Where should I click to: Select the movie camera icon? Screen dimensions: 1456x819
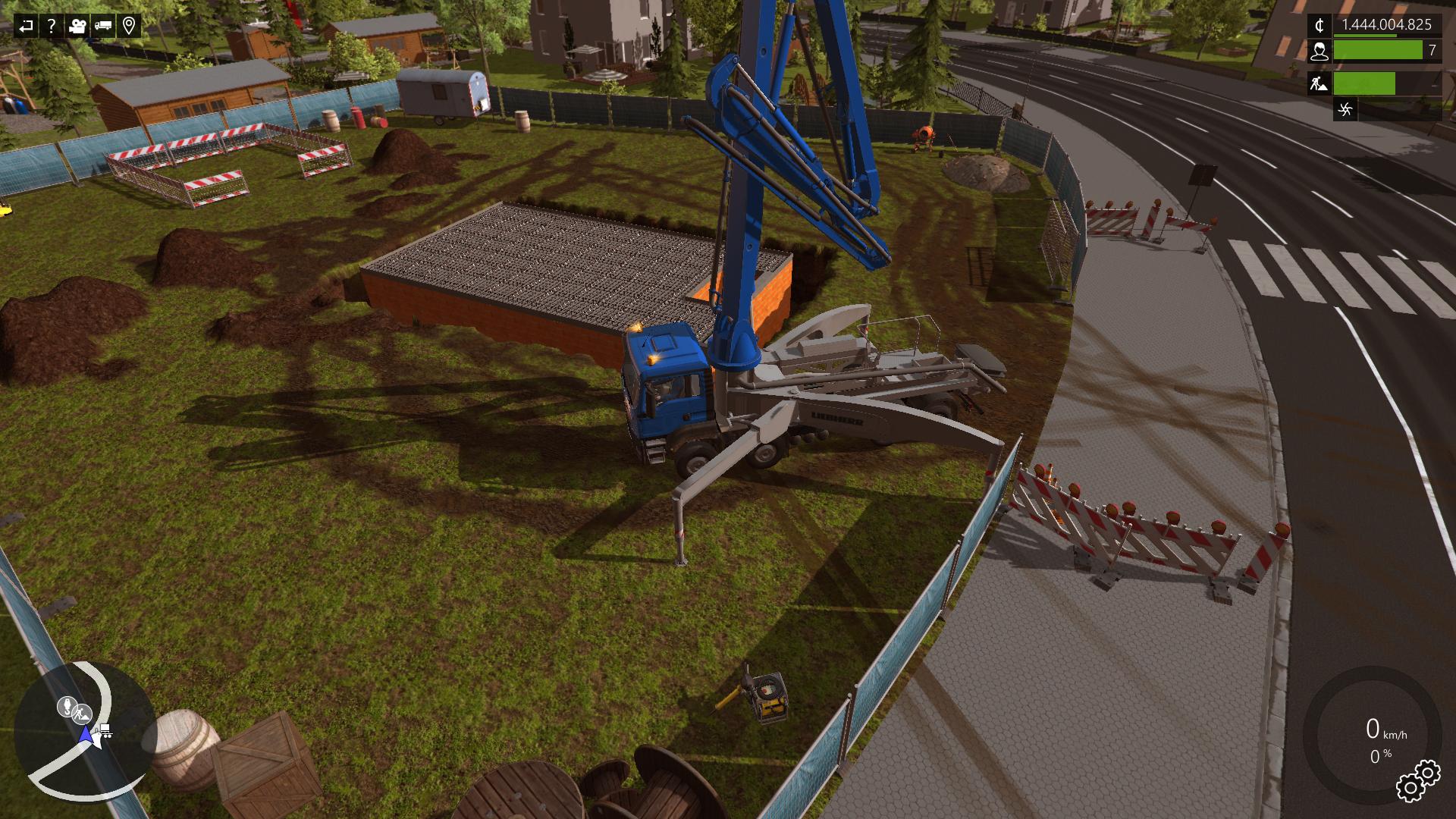pos(77,27)
